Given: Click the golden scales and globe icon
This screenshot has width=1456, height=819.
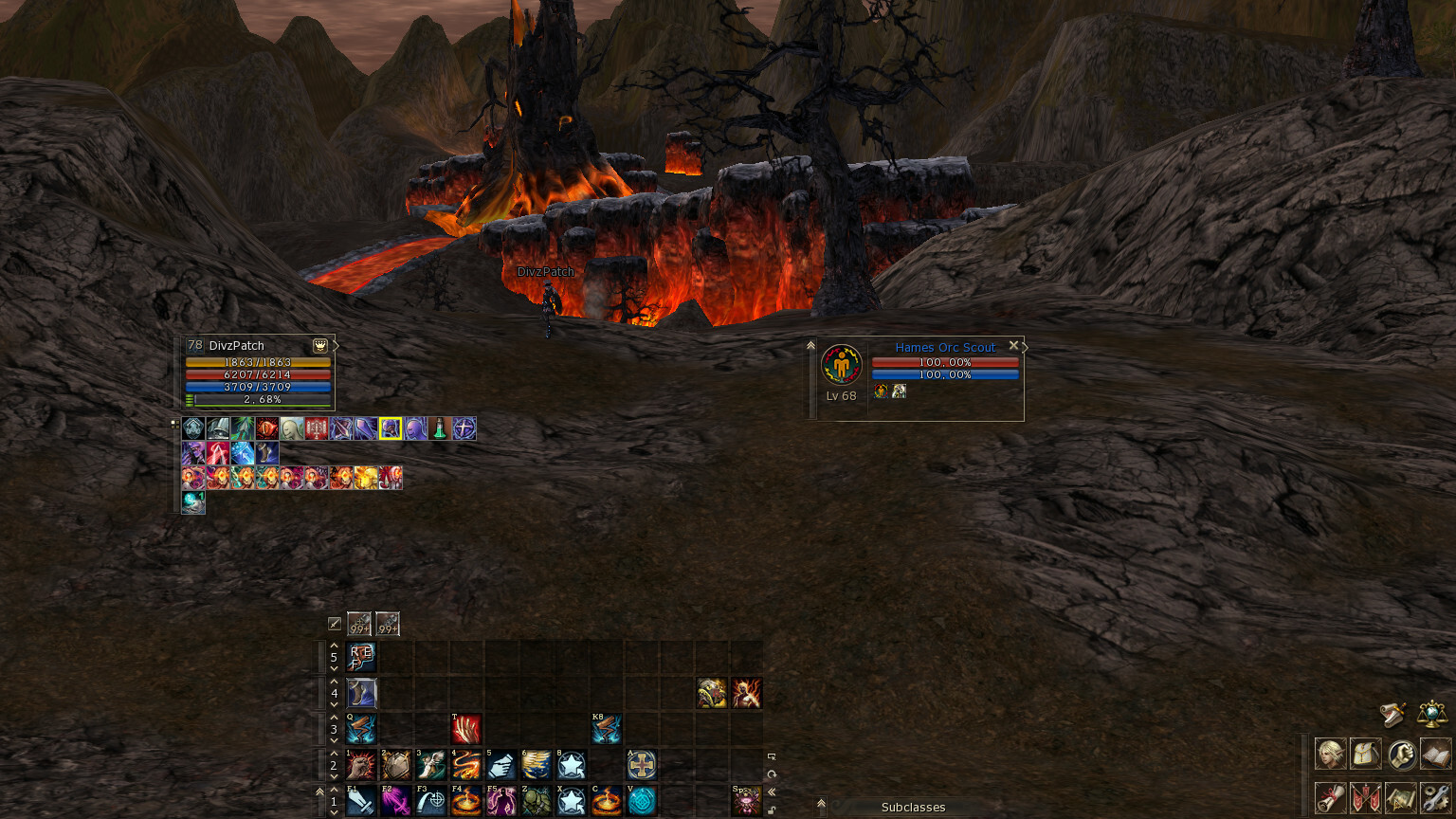Looking at the screenshot, I should (1431, 713).
